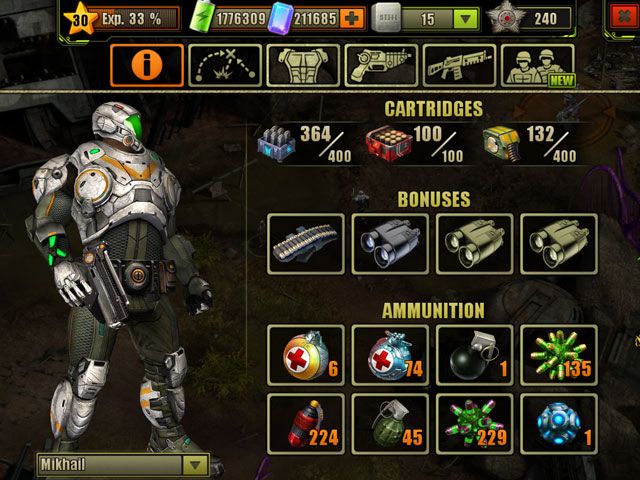Pick the green frag grenade slot

pyautogui.click(x=390, y=423)
